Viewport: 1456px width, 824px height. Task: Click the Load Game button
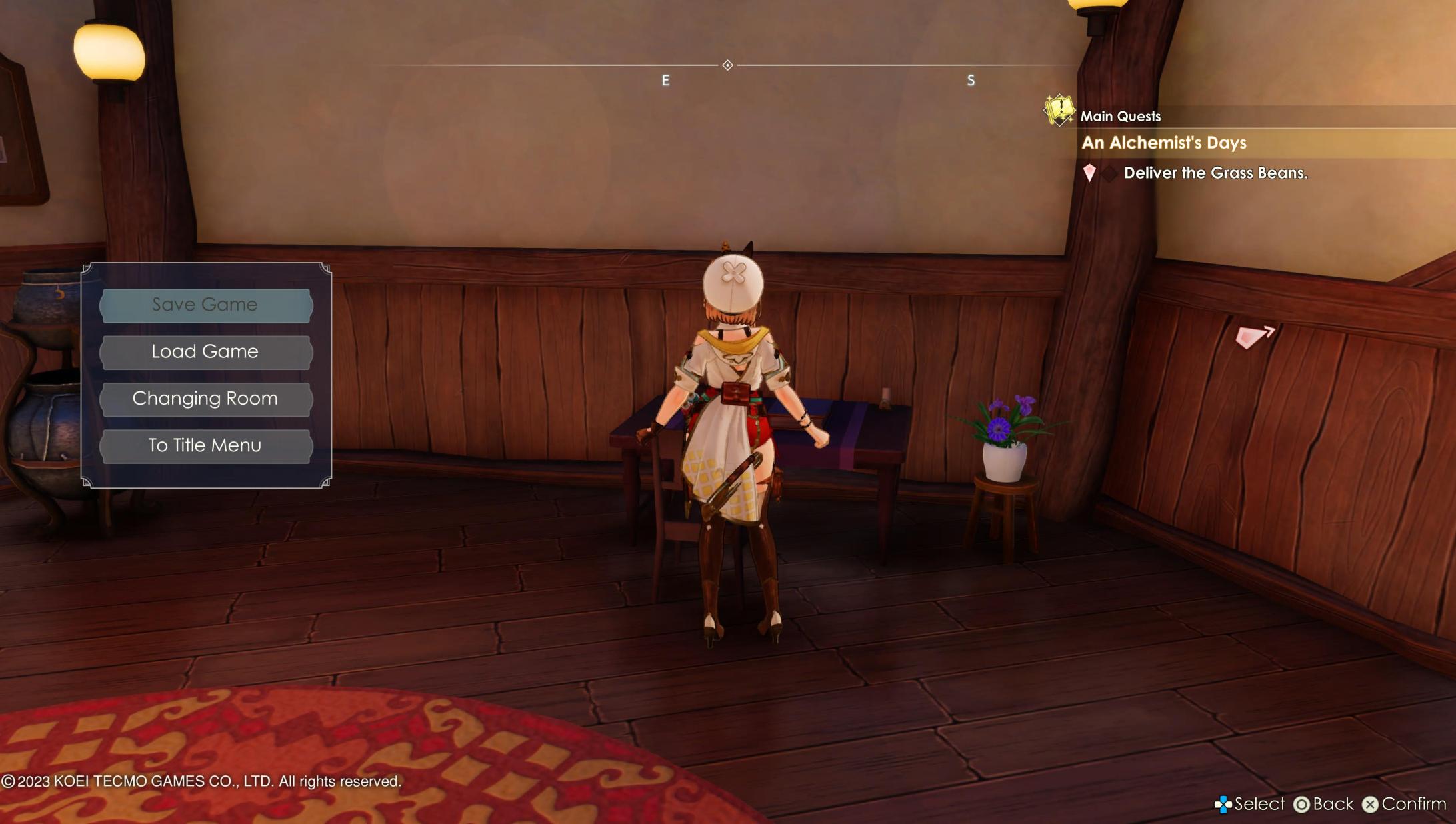click(x=205, y=351)
